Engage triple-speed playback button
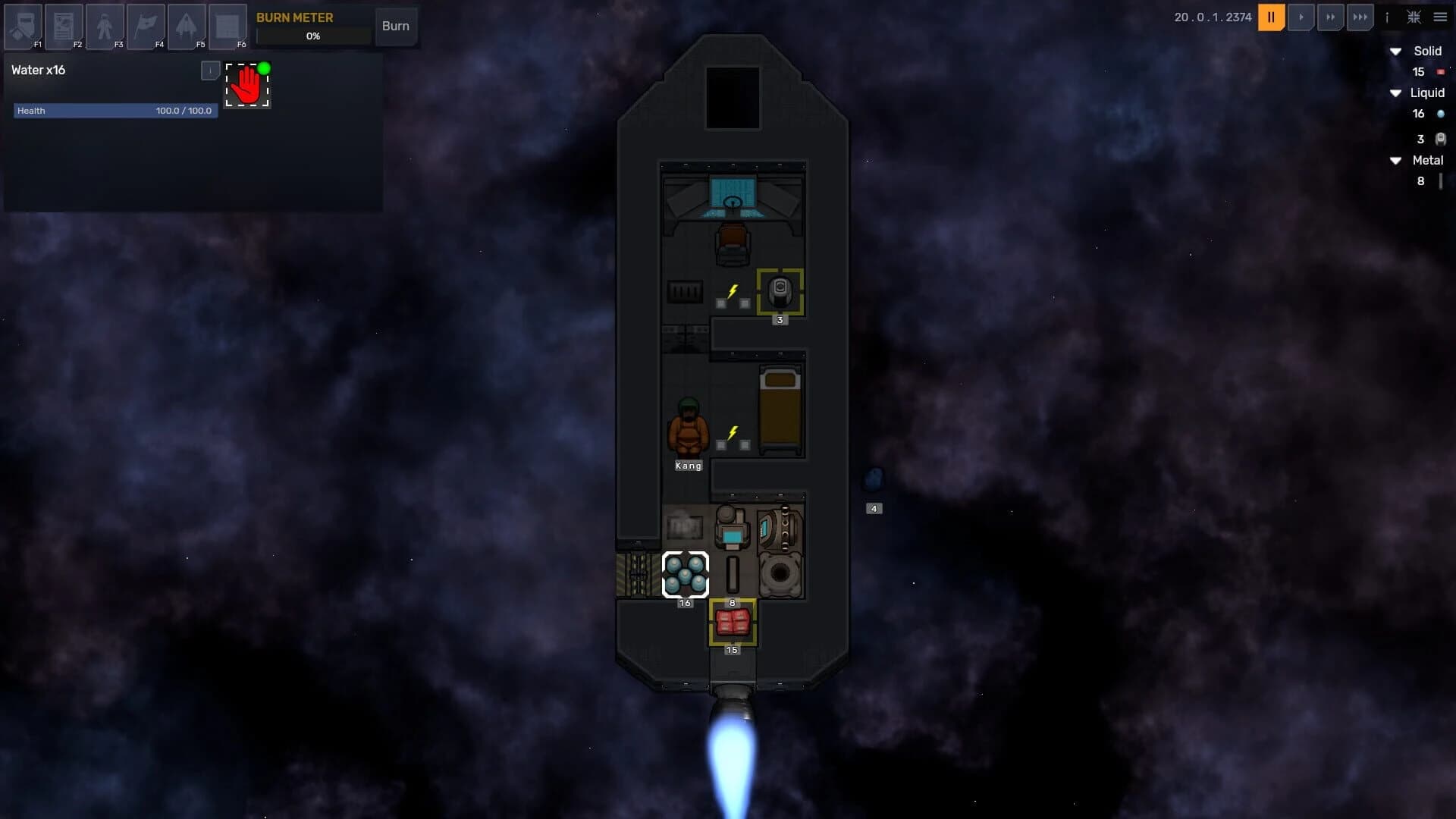 (x=1361, y=17)
